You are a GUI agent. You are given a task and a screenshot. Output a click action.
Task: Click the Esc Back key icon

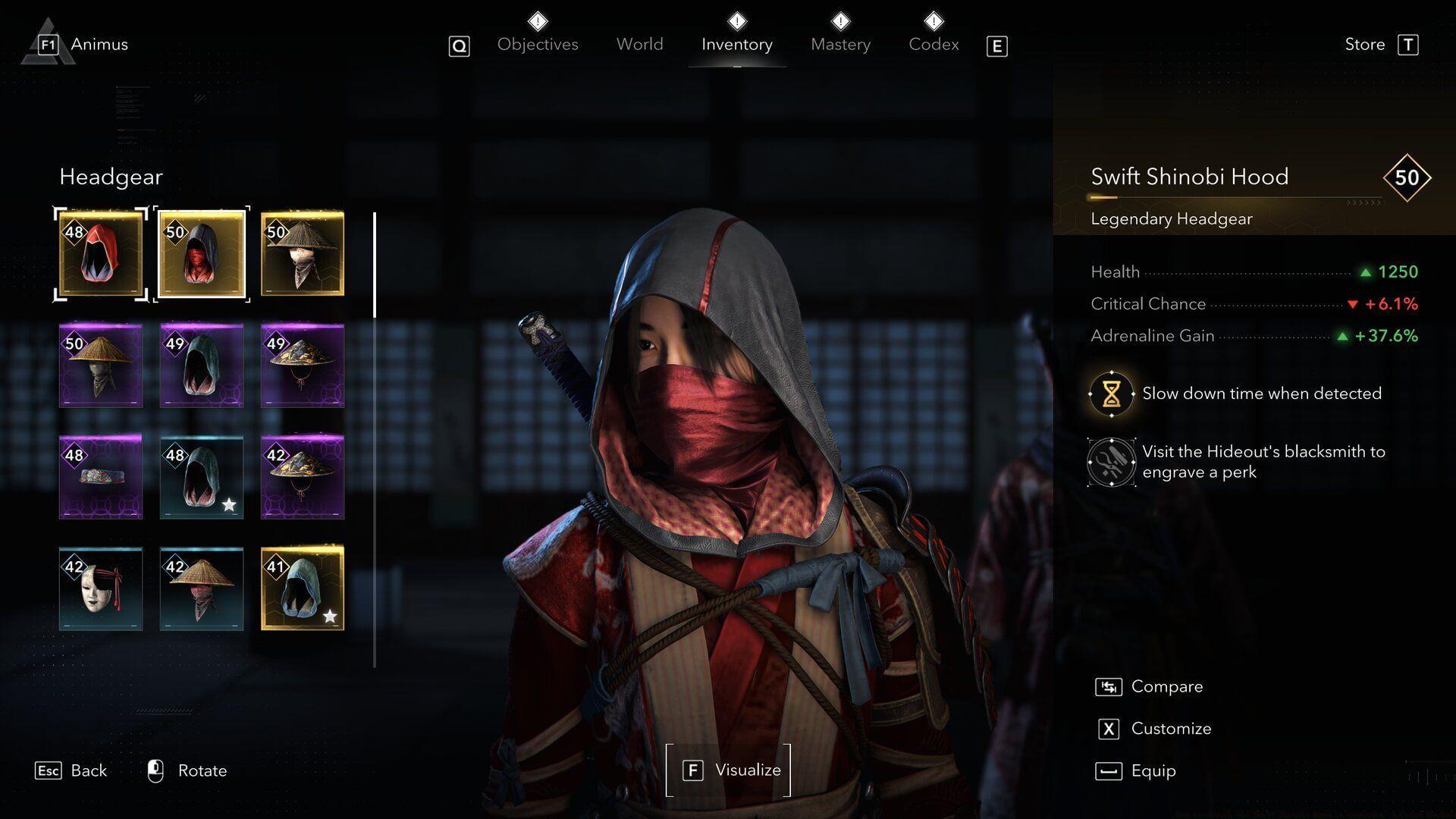(x=49, y=770)
